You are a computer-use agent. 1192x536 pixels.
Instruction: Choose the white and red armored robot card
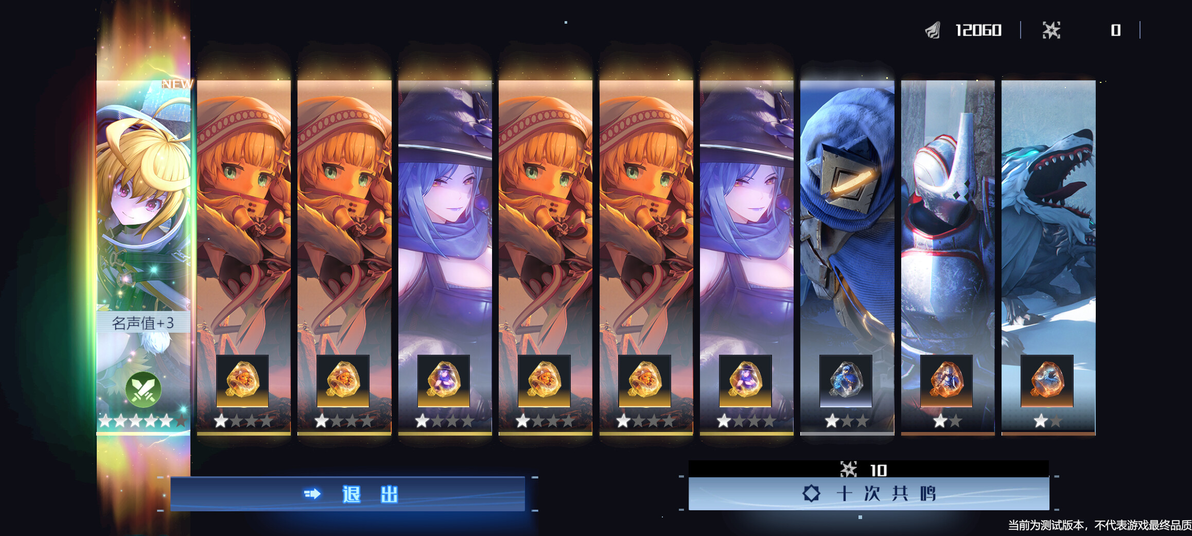pos(947,220)
